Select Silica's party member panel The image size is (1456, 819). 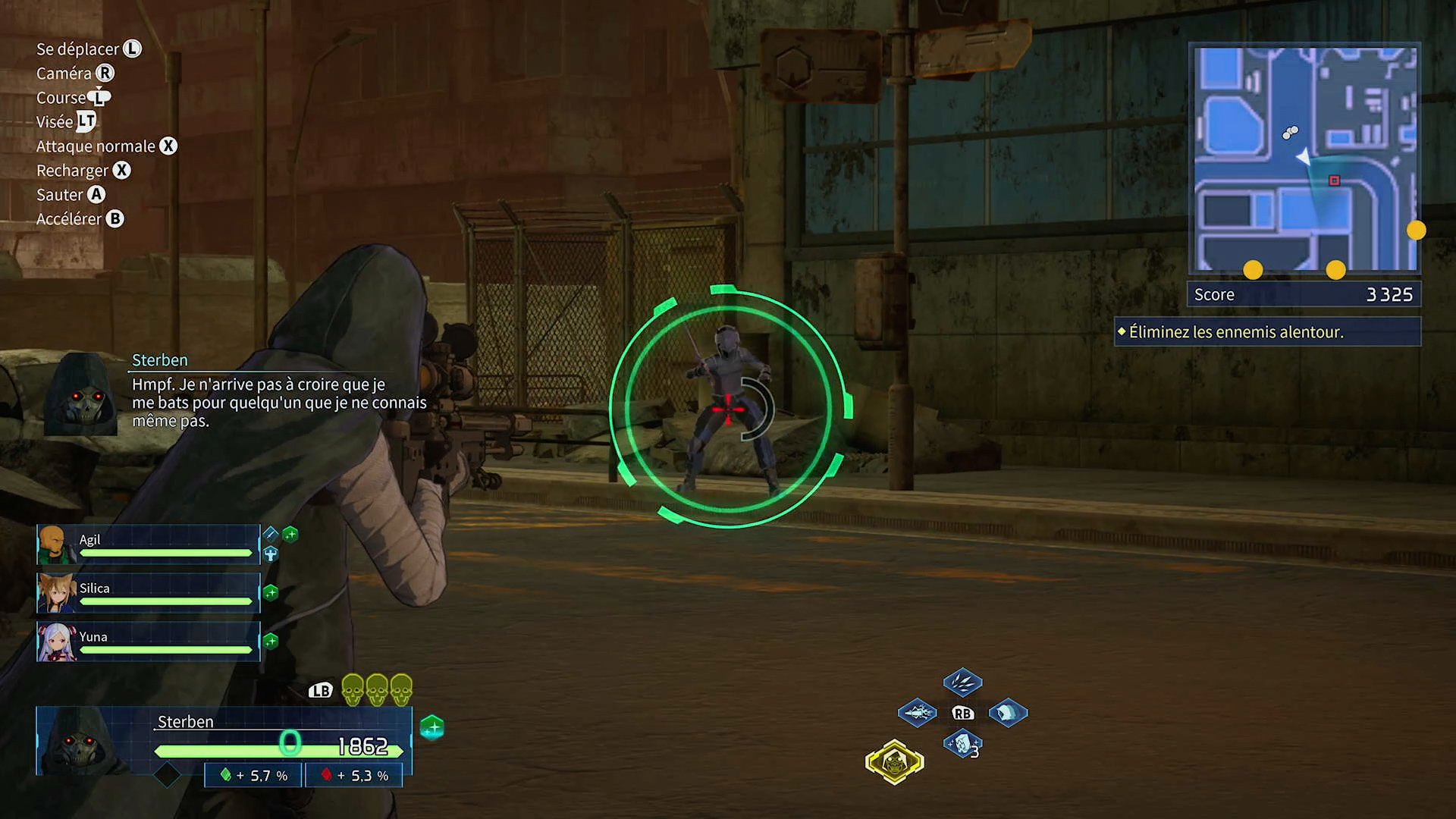coord(148,593)
